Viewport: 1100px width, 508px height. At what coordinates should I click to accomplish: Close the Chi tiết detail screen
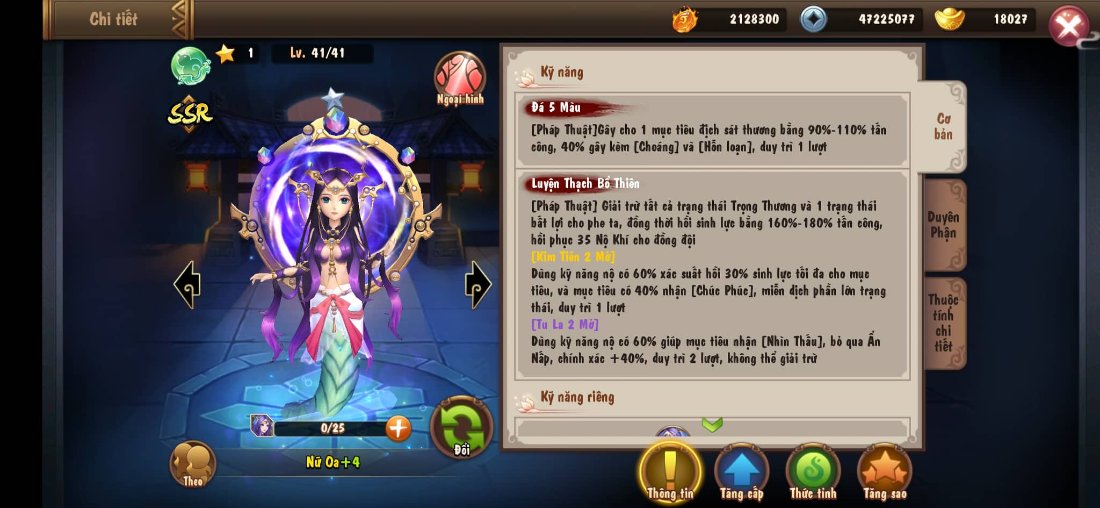coord(1068,26)
